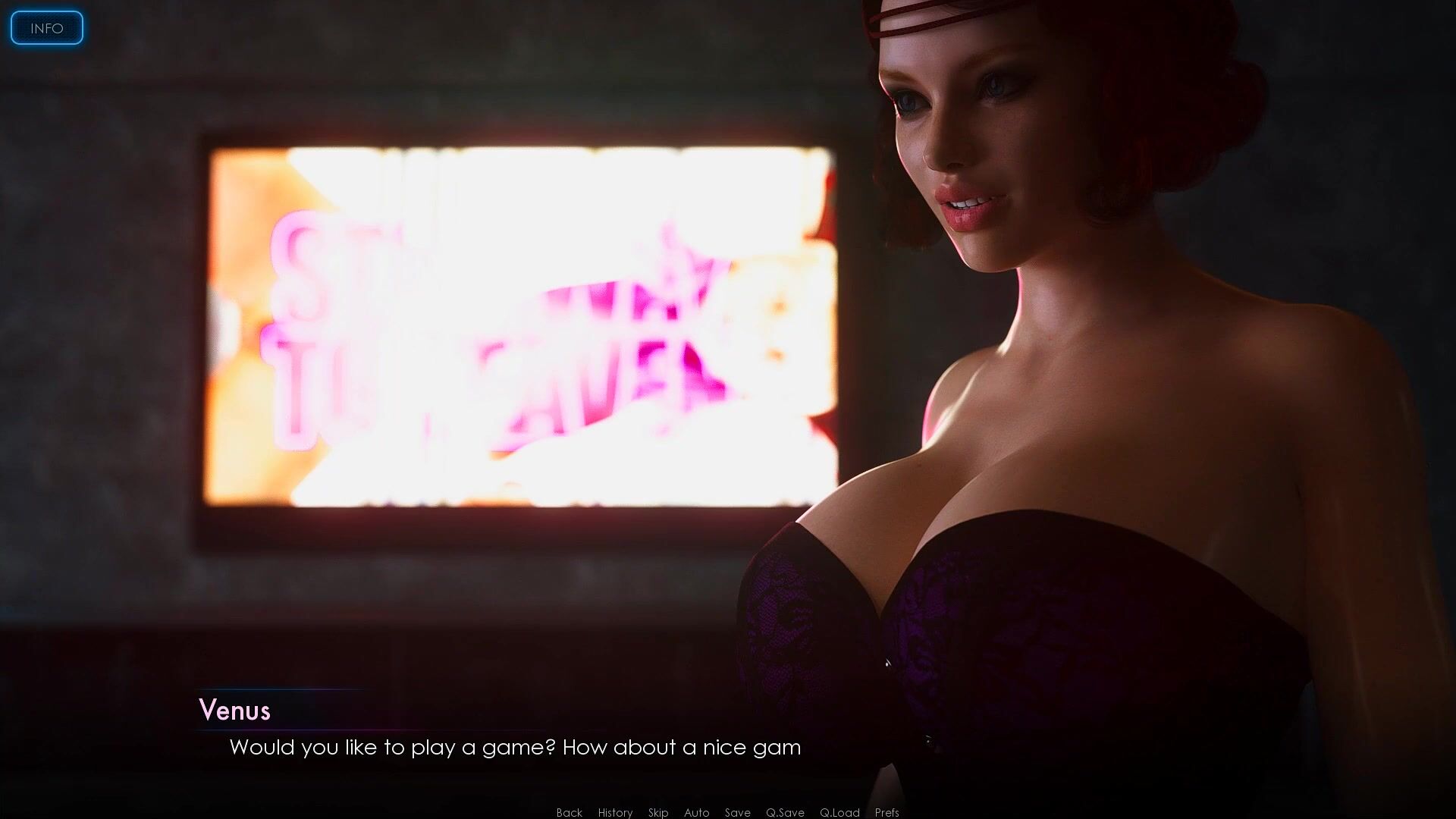Open the Prefs menu
The width and height of the screenshot is (1456, 819).
pos(886,812)
